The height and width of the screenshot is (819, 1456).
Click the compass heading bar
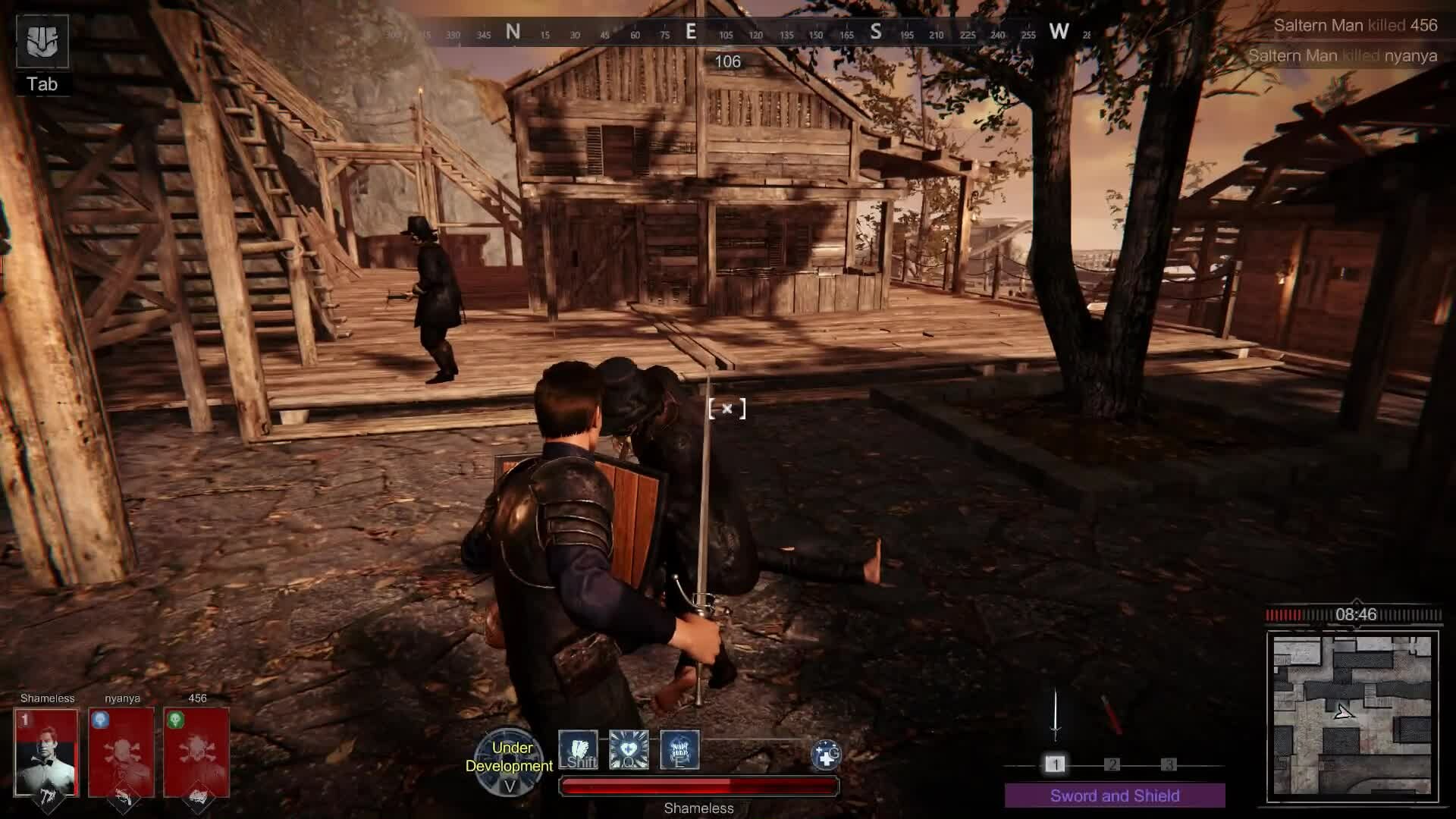(728, 32)
